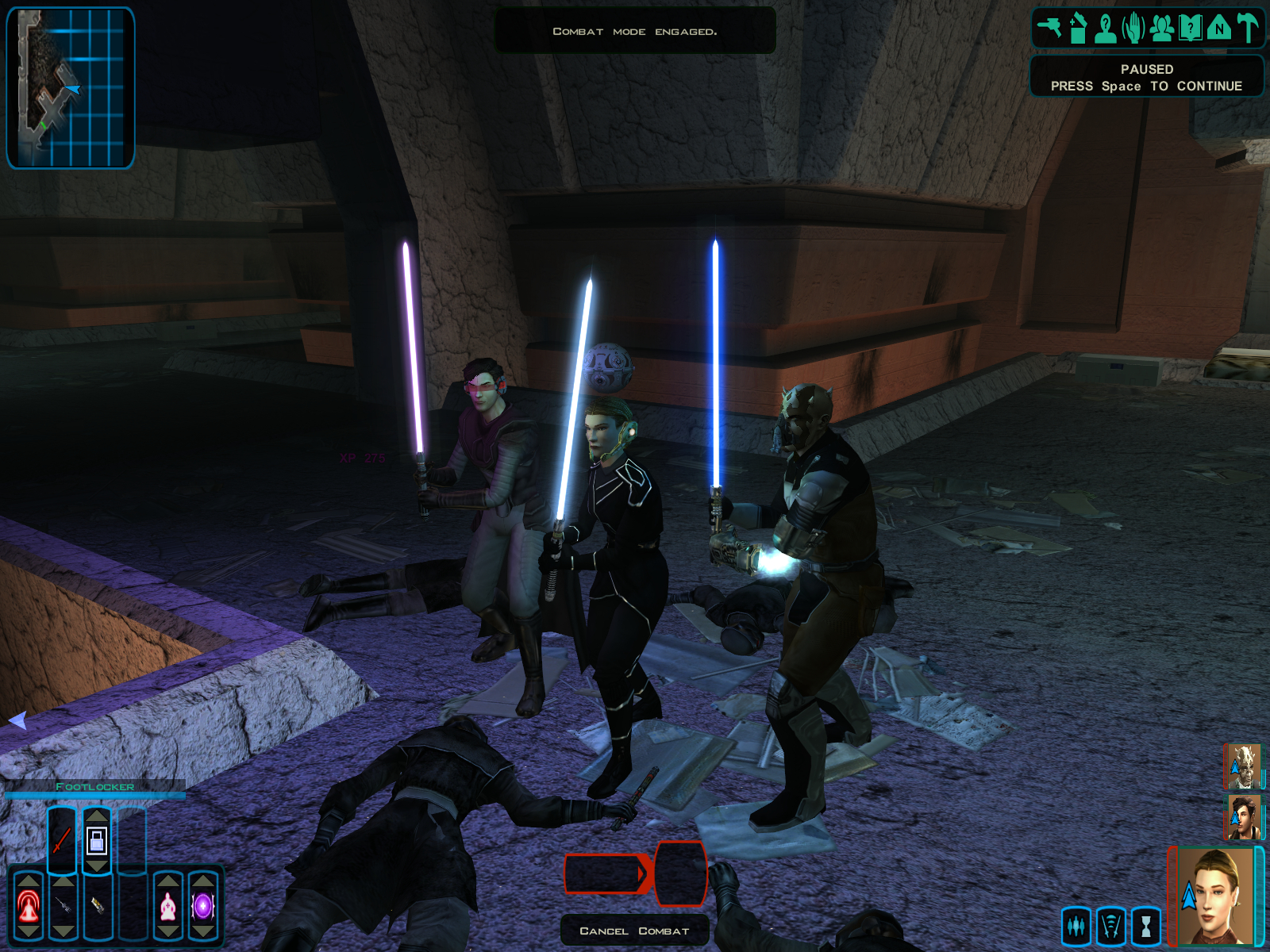This screenshot has width=1270, height=952.
Task: Toggle the solo mode three-figures button
Action: pos(1076,926)
